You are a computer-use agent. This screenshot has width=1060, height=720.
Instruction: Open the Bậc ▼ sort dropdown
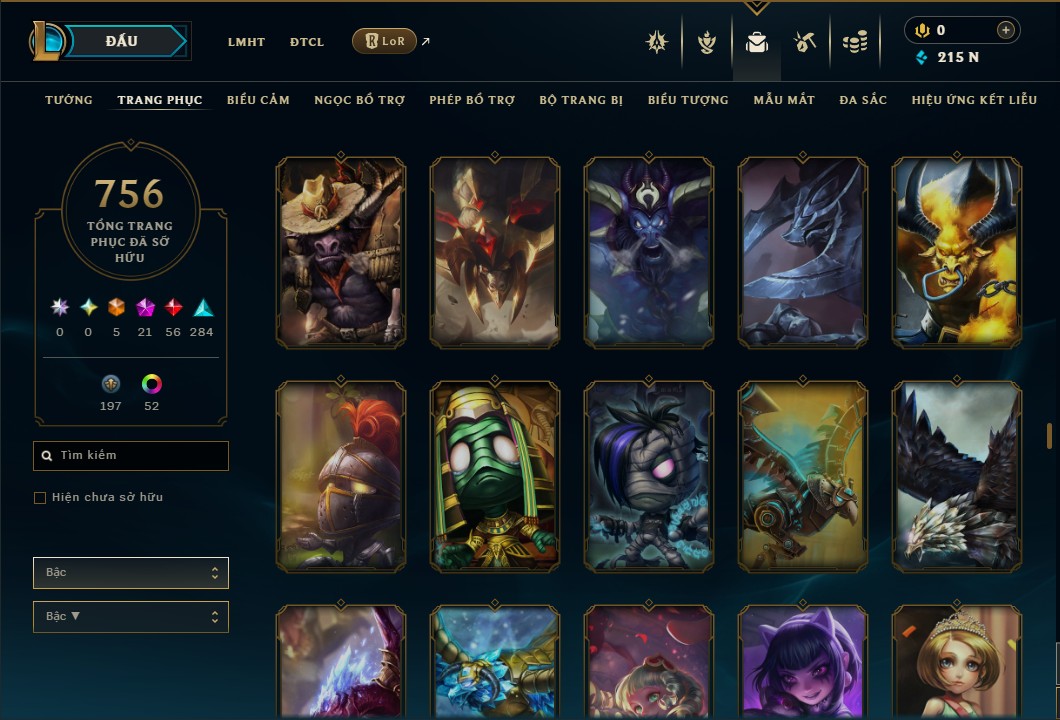131,616
